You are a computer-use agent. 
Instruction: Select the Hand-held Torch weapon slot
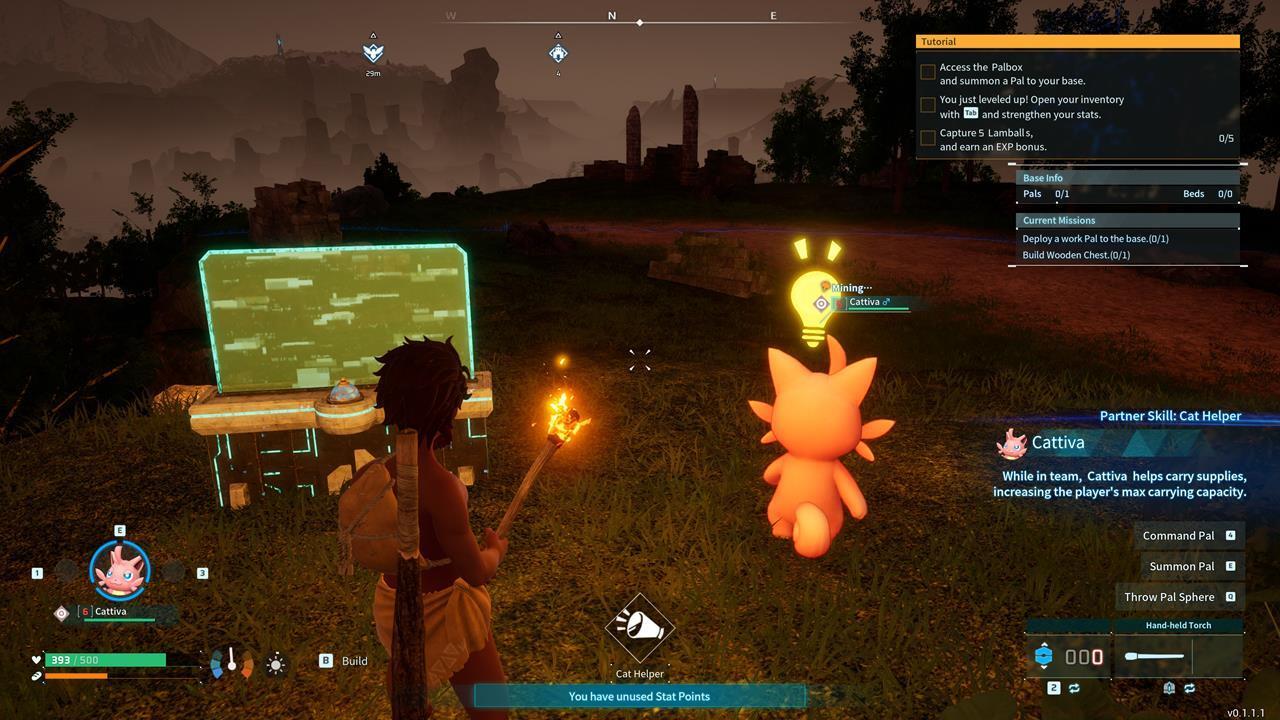pyautogui.click(x=1178, y=656)
